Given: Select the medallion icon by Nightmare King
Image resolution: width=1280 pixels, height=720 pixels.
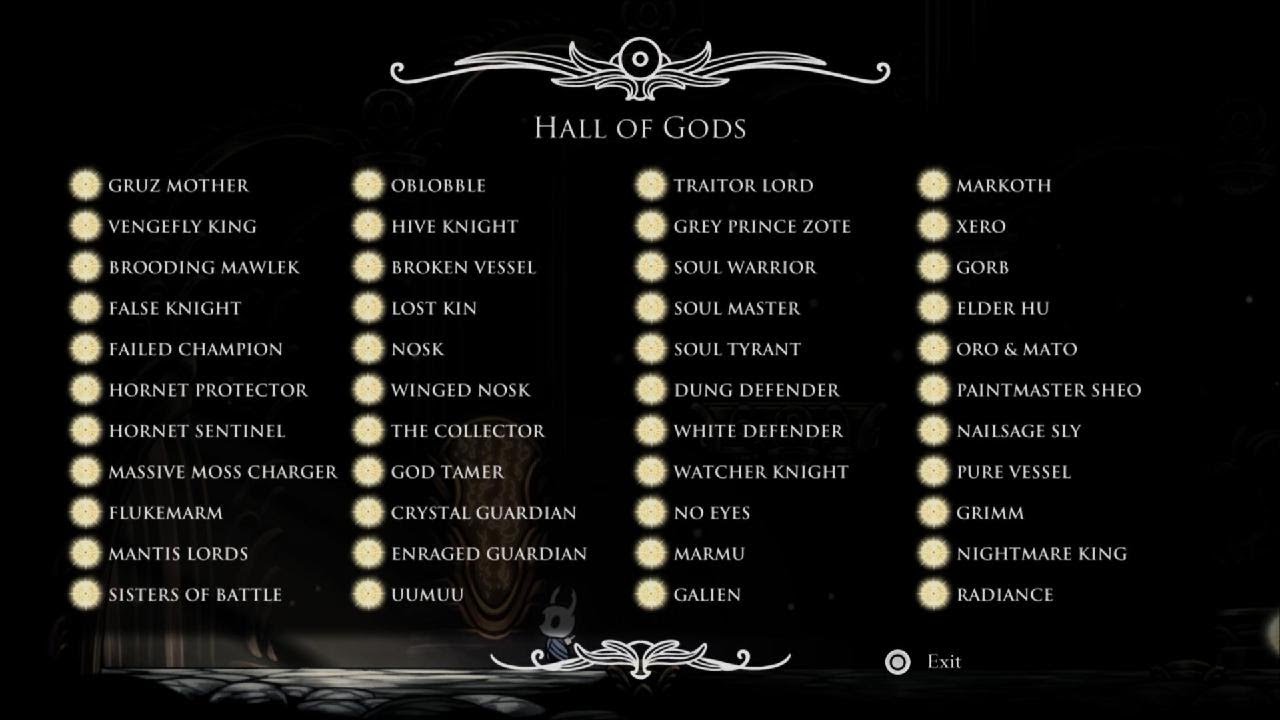Looking at the screenshot, I should pyautogui.click(x=934, y=553).
